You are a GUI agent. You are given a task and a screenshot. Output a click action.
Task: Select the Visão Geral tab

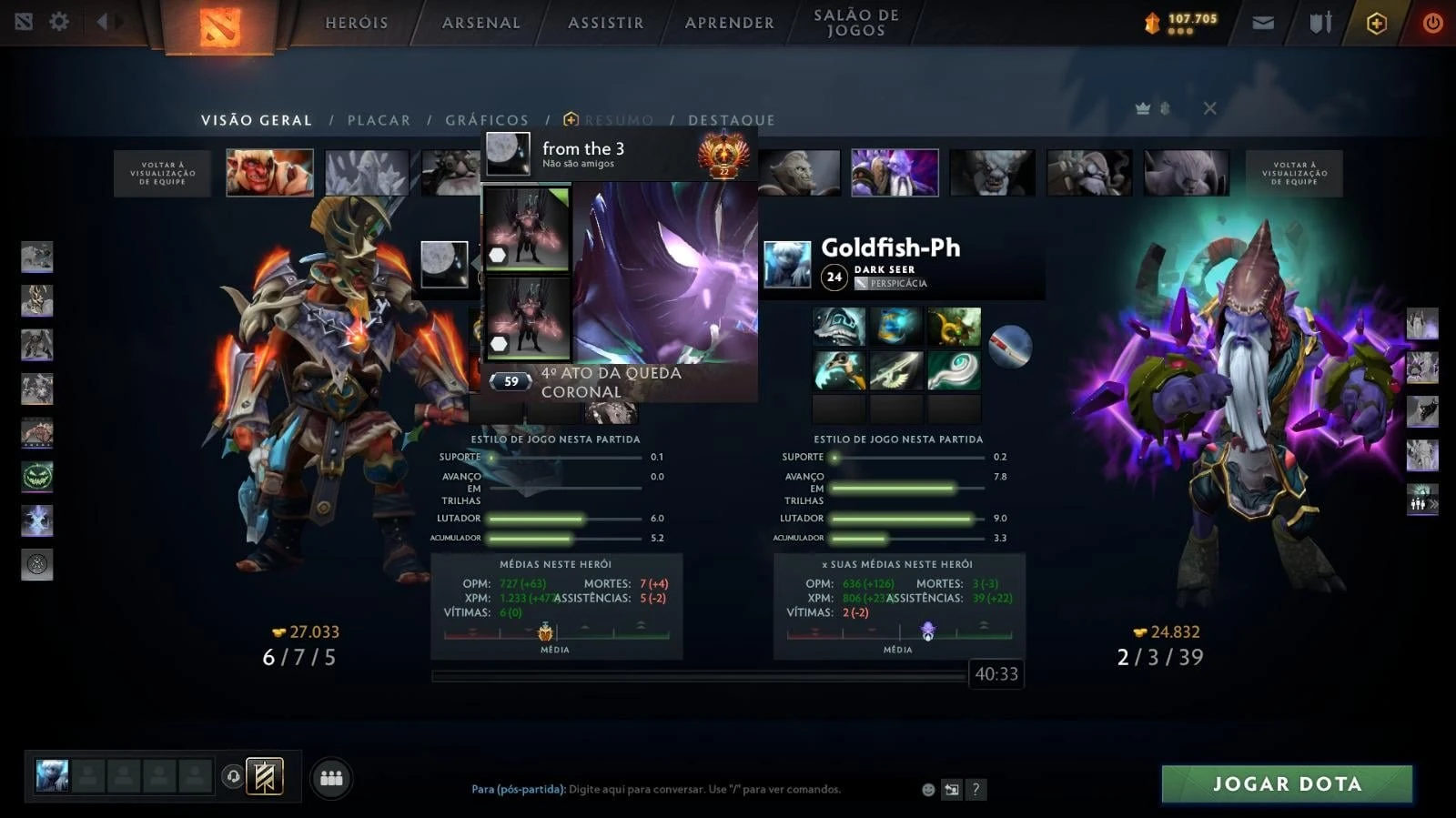click(257, 120)
